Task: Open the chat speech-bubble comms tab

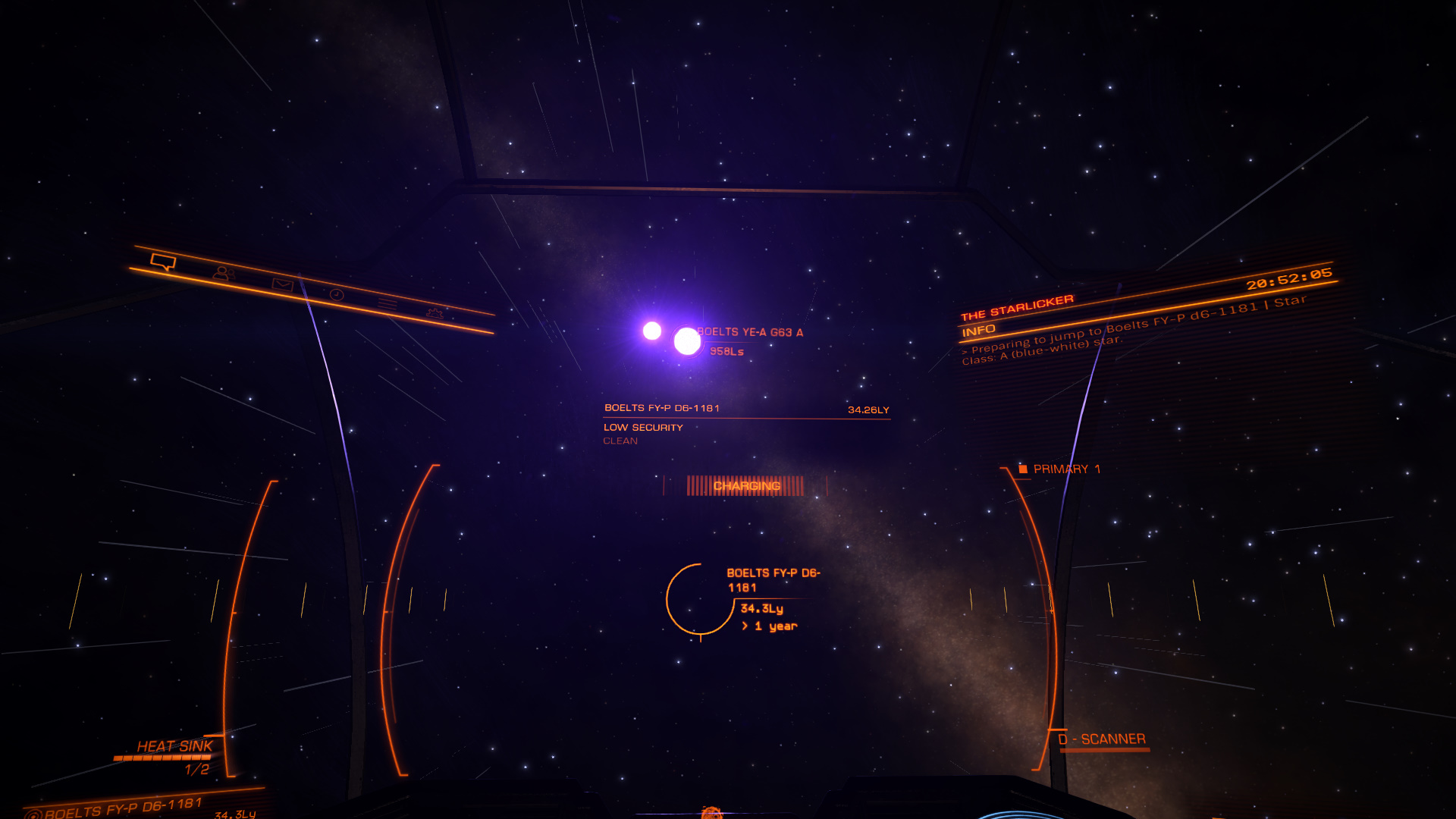Action: tap(163, 262)
